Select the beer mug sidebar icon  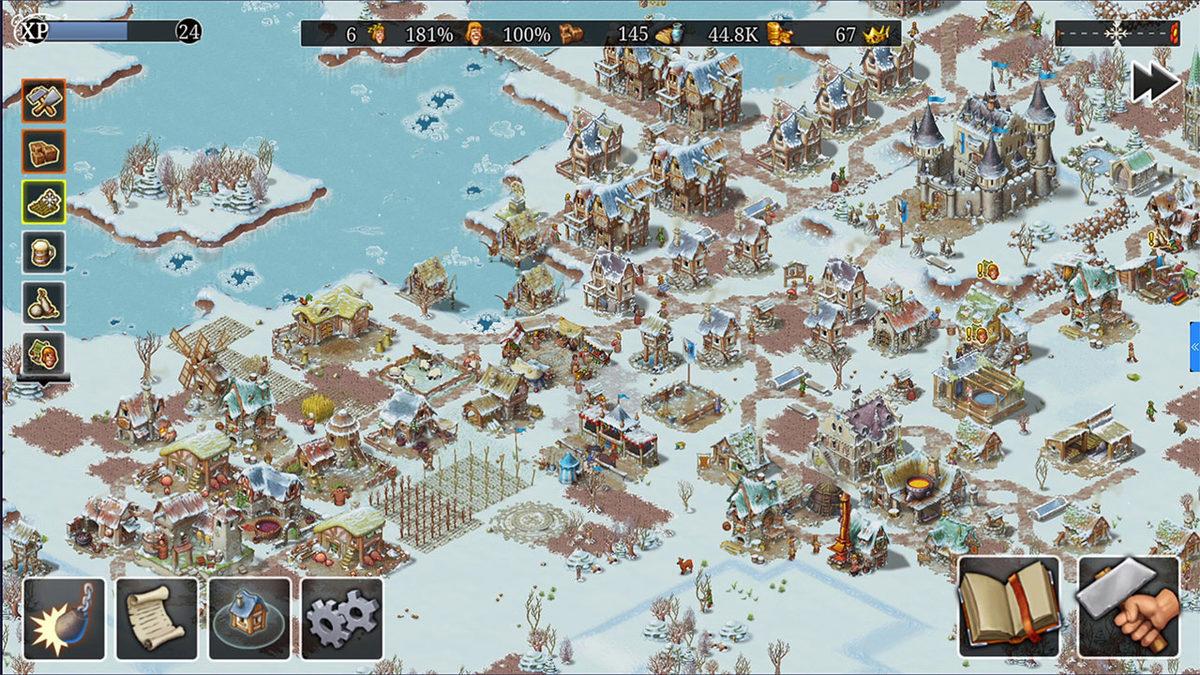[44, 252]
